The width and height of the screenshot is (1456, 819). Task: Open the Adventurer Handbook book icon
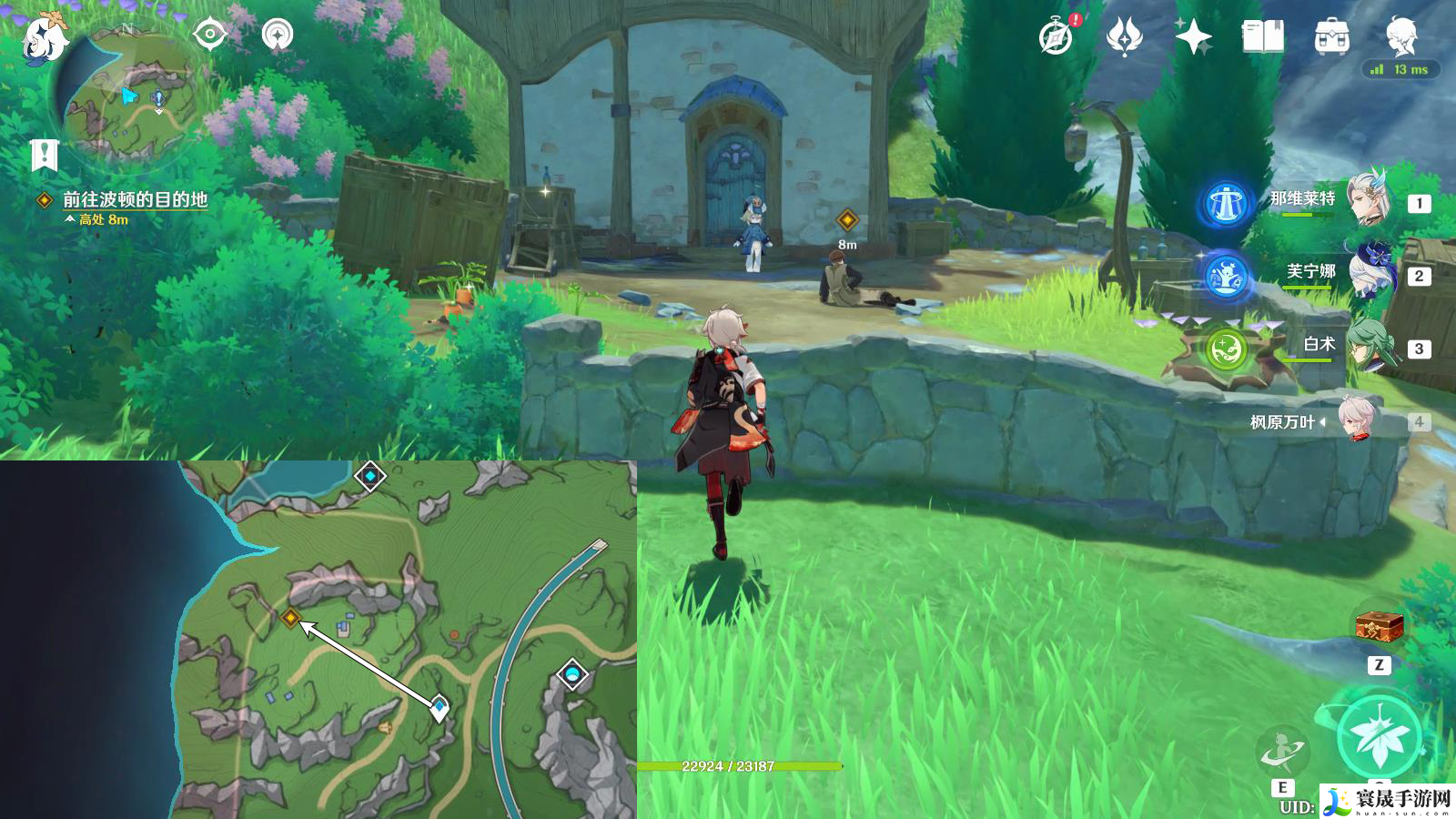[x=1262, y=37]
